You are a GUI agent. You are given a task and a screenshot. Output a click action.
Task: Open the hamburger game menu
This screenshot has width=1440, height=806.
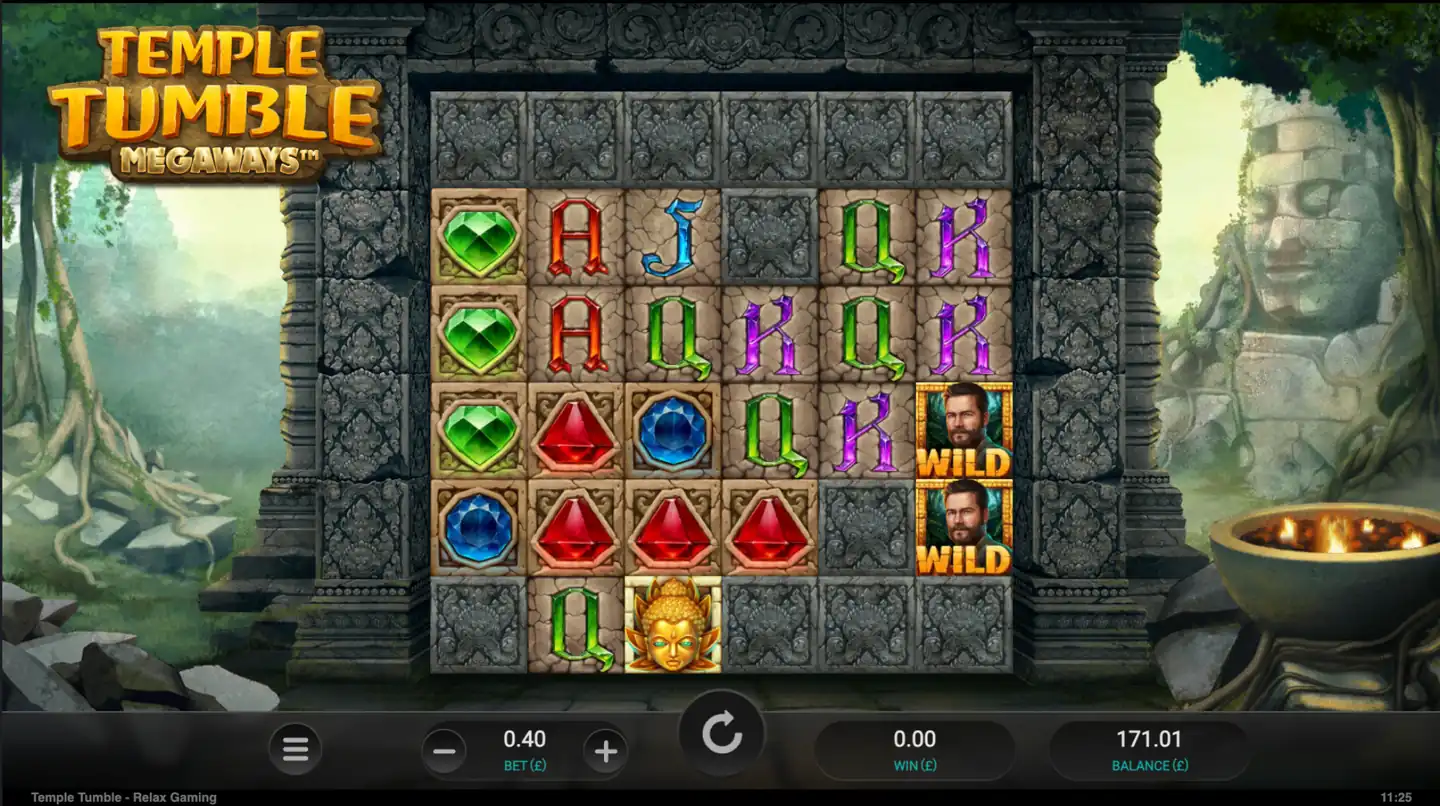(x=295, y=751)
